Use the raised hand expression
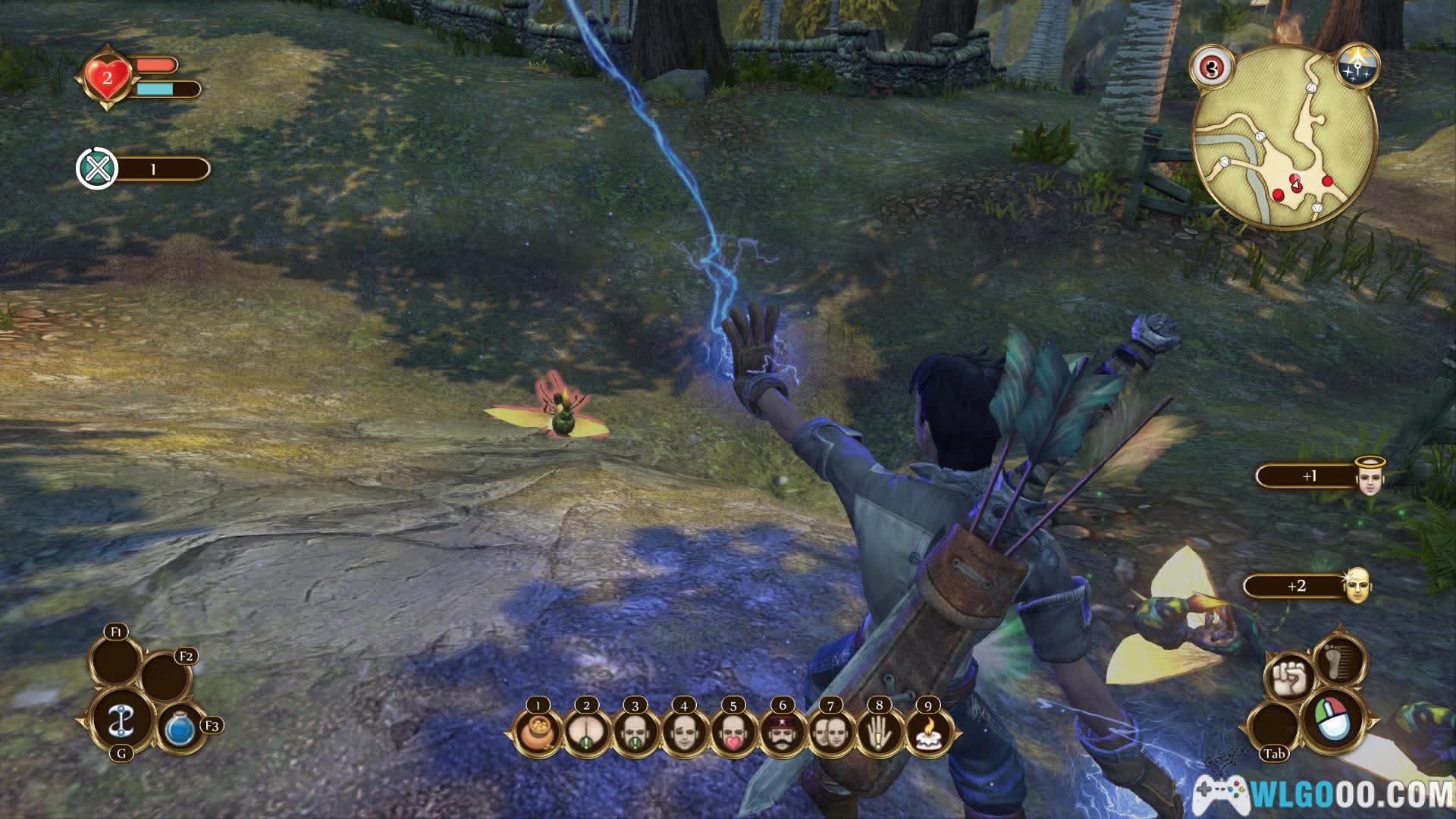 (880, 733)
